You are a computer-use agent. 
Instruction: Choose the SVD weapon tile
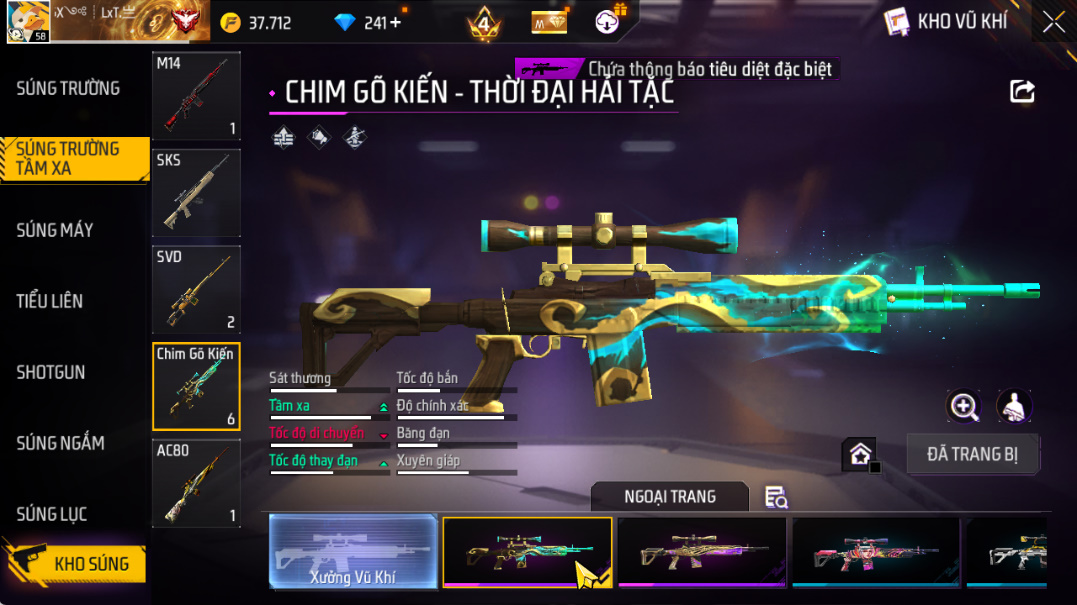pyautogui.click(x=196, y=290)
